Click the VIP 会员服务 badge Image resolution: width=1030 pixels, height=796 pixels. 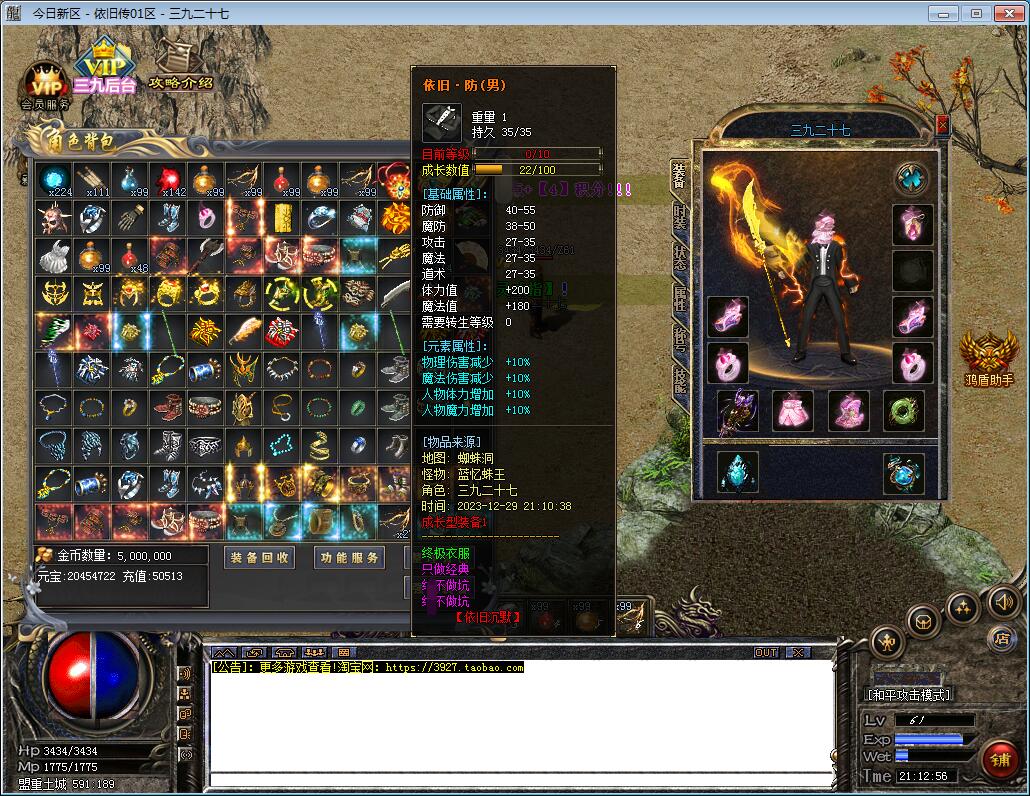click(45, 86)
